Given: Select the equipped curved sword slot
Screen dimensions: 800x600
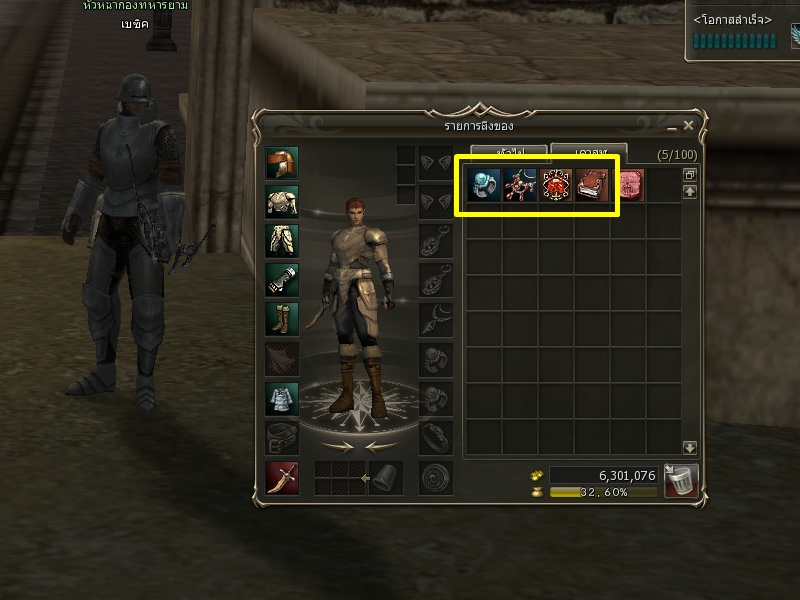Looking at the screenshot, I should tap(281, 477).
